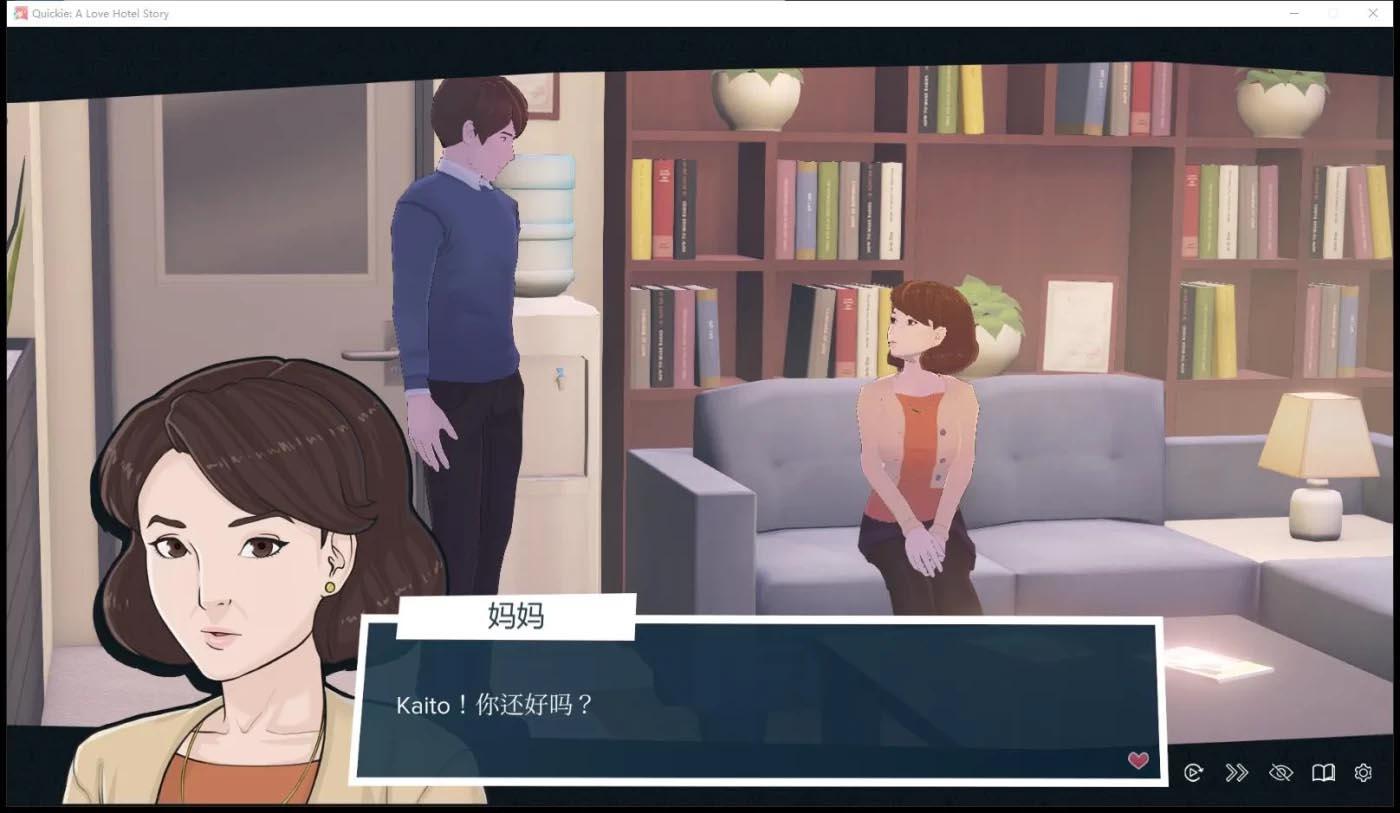Close the Quickie game window
This screenshot has width=1400, height=813.
[1374, 13]
